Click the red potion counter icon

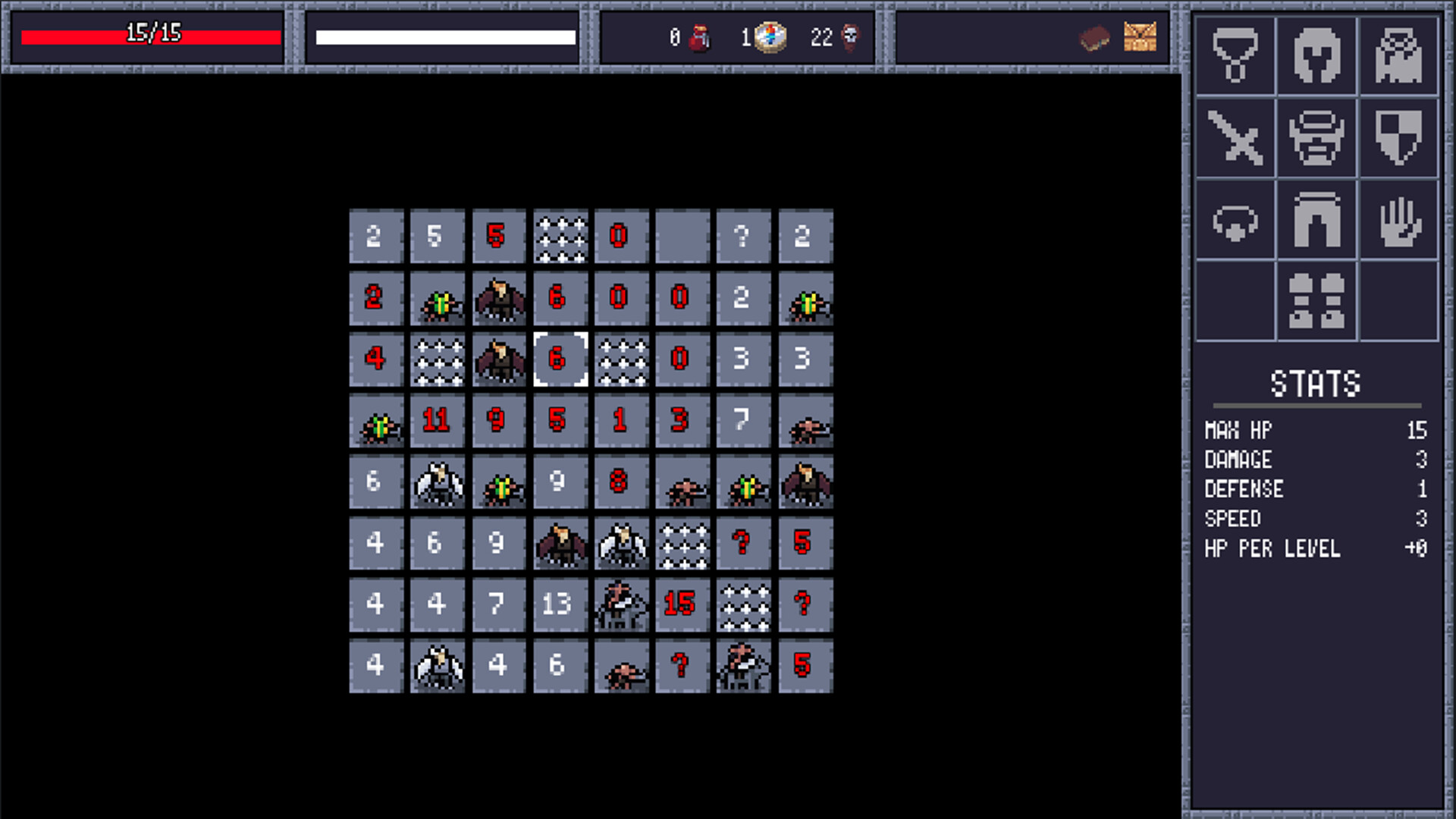698,38
